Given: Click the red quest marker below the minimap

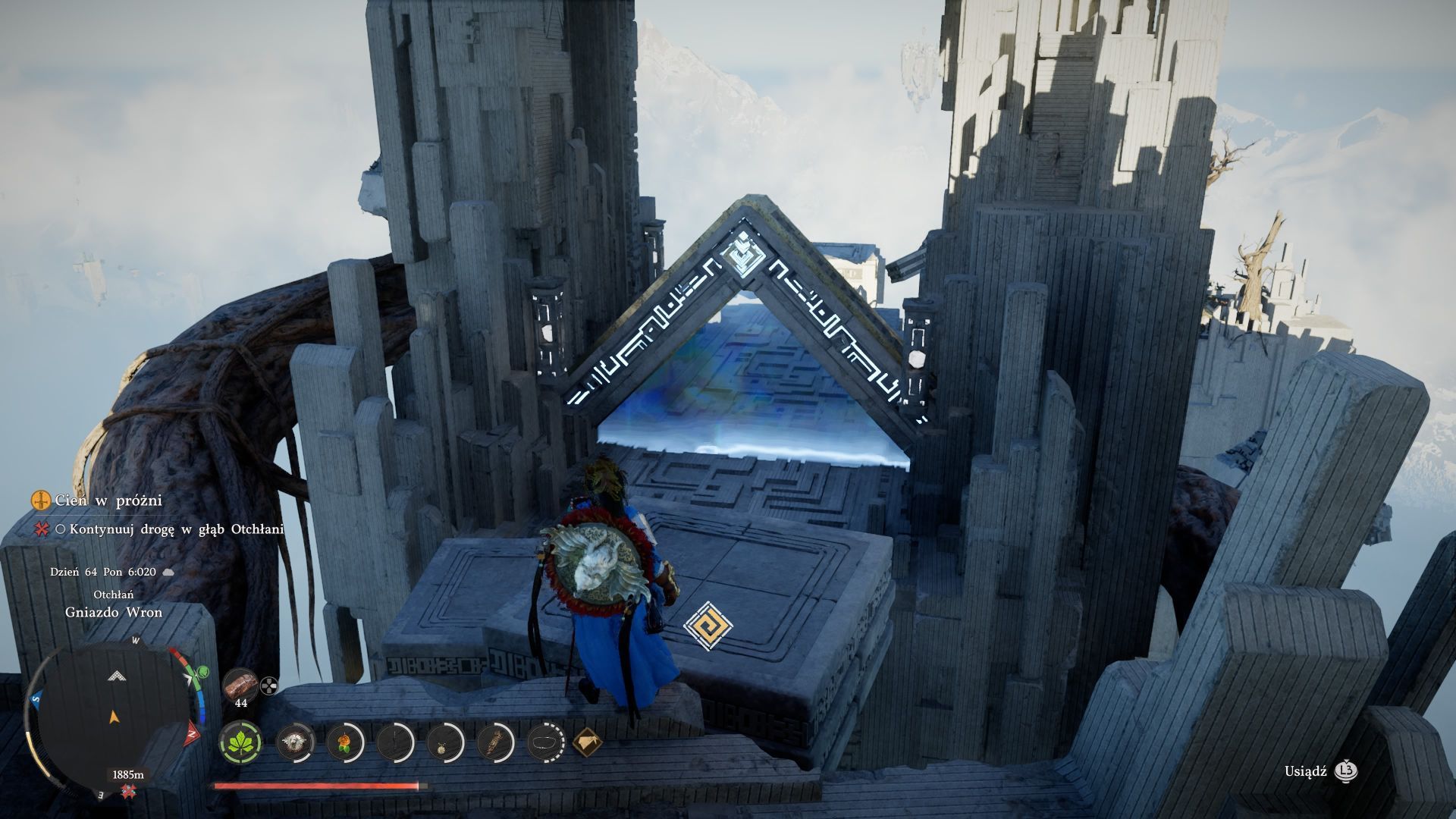Looking at the screenshot, I should pos(127,792).
